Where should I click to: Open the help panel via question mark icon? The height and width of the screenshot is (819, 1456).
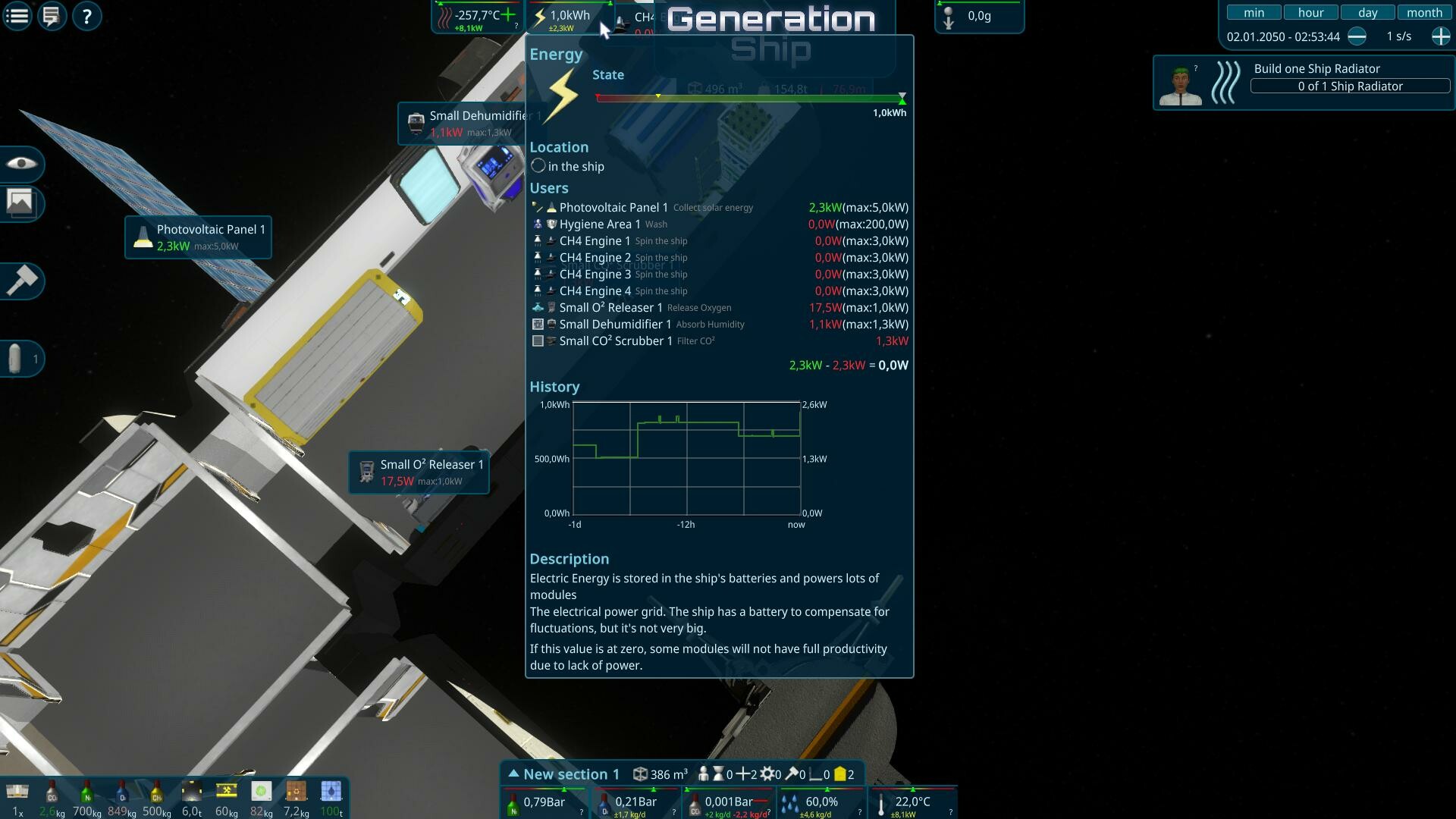point(86,16)
